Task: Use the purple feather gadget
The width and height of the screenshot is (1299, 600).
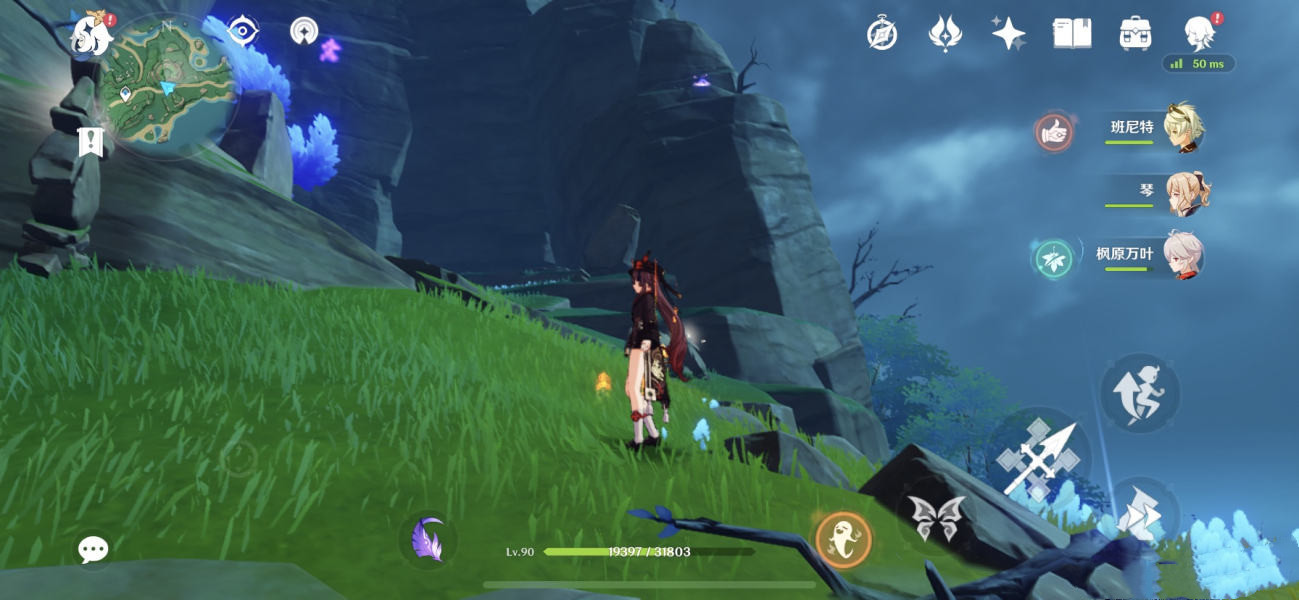Action: pos(428,539)
